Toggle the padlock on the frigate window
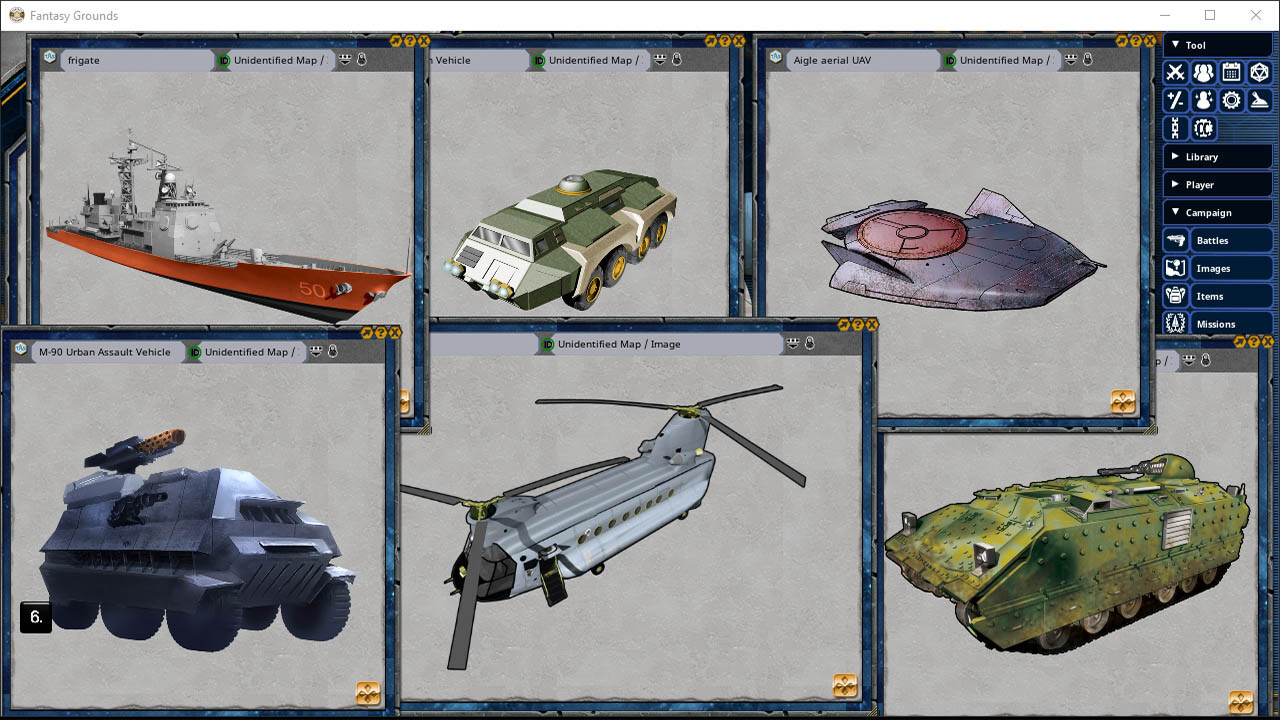The height and width of the screenshot is (720, 1280). tap(362, 59)
